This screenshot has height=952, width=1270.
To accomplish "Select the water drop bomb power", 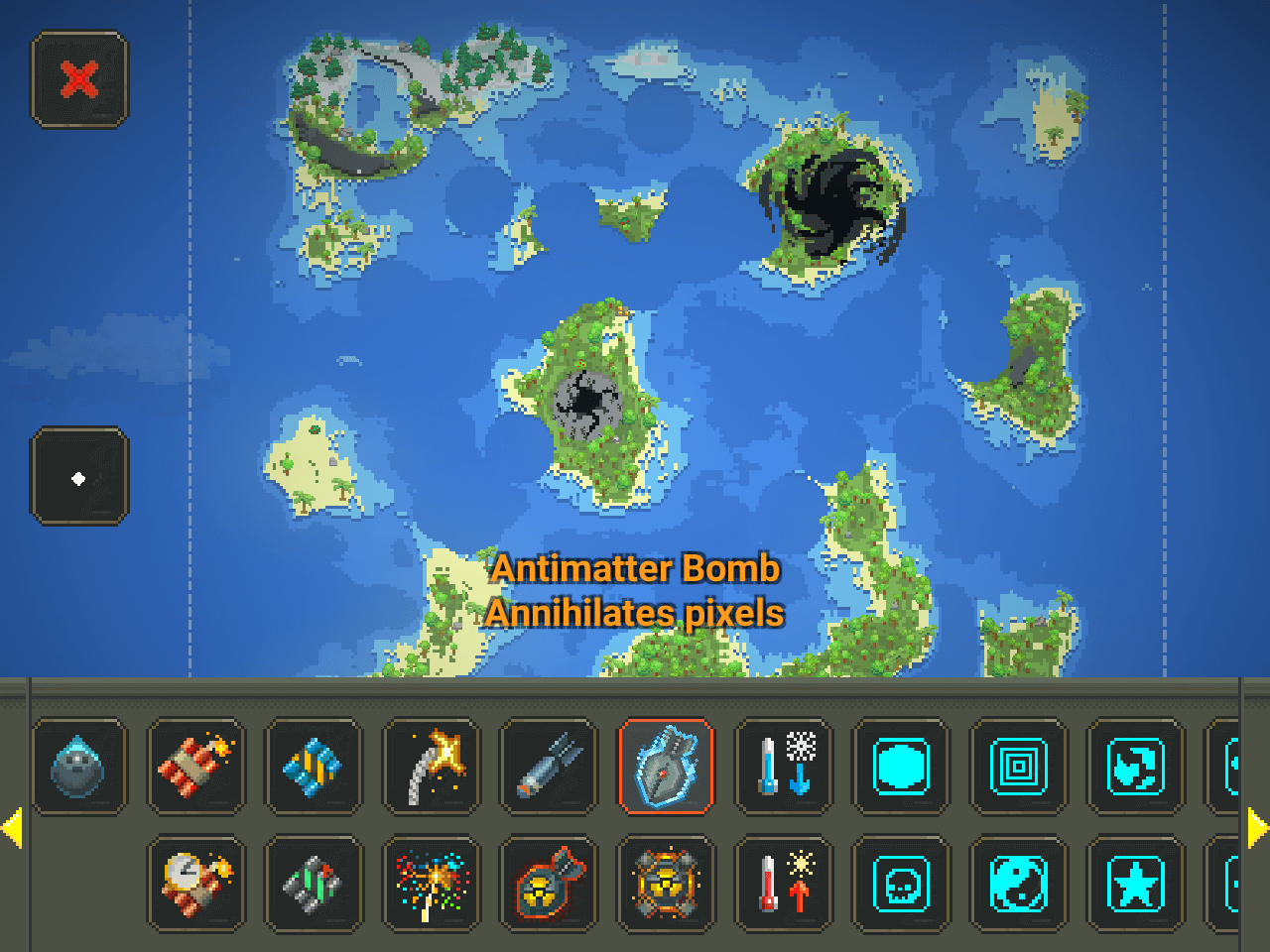I will 78,767.
